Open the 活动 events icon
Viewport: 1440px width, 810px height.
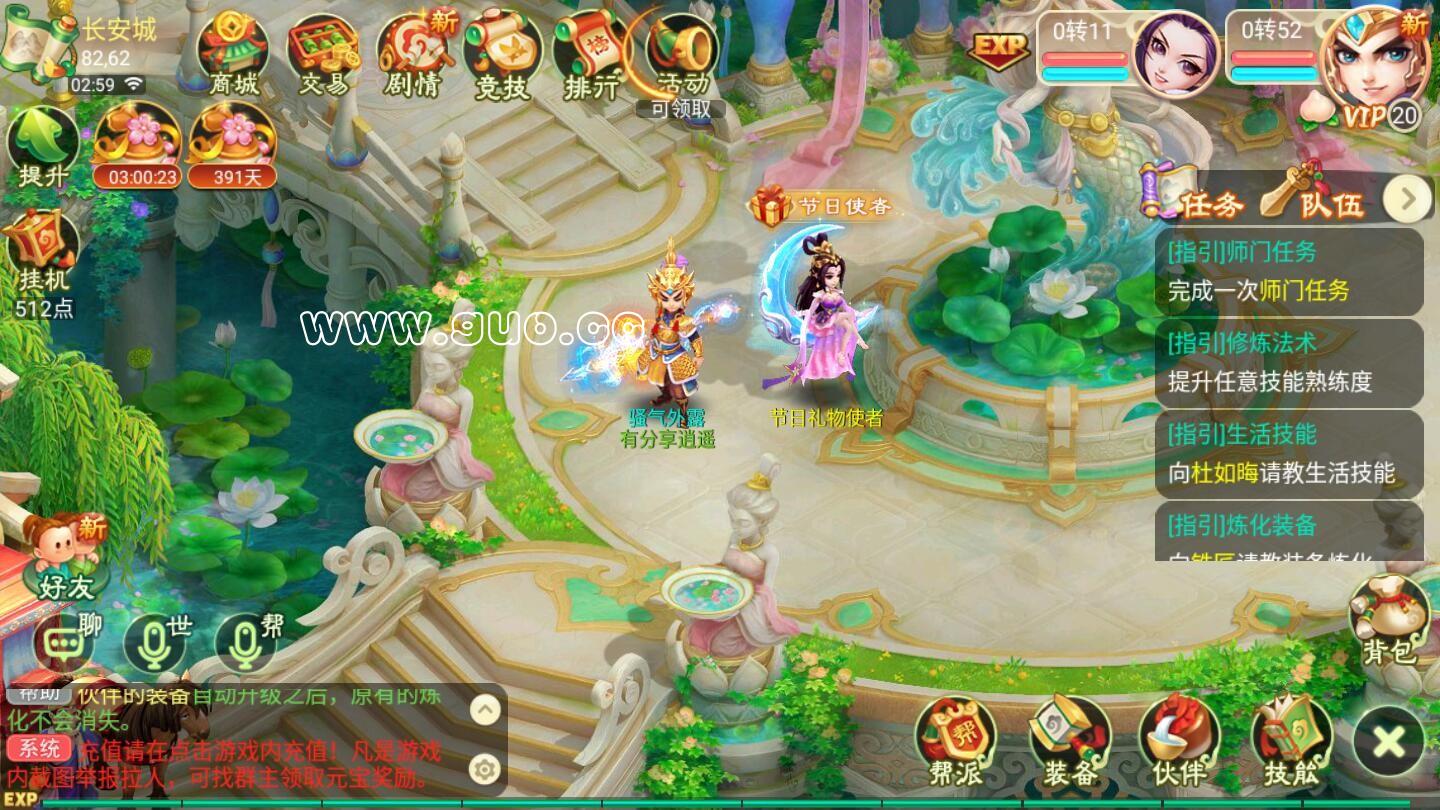click(682, 52)
